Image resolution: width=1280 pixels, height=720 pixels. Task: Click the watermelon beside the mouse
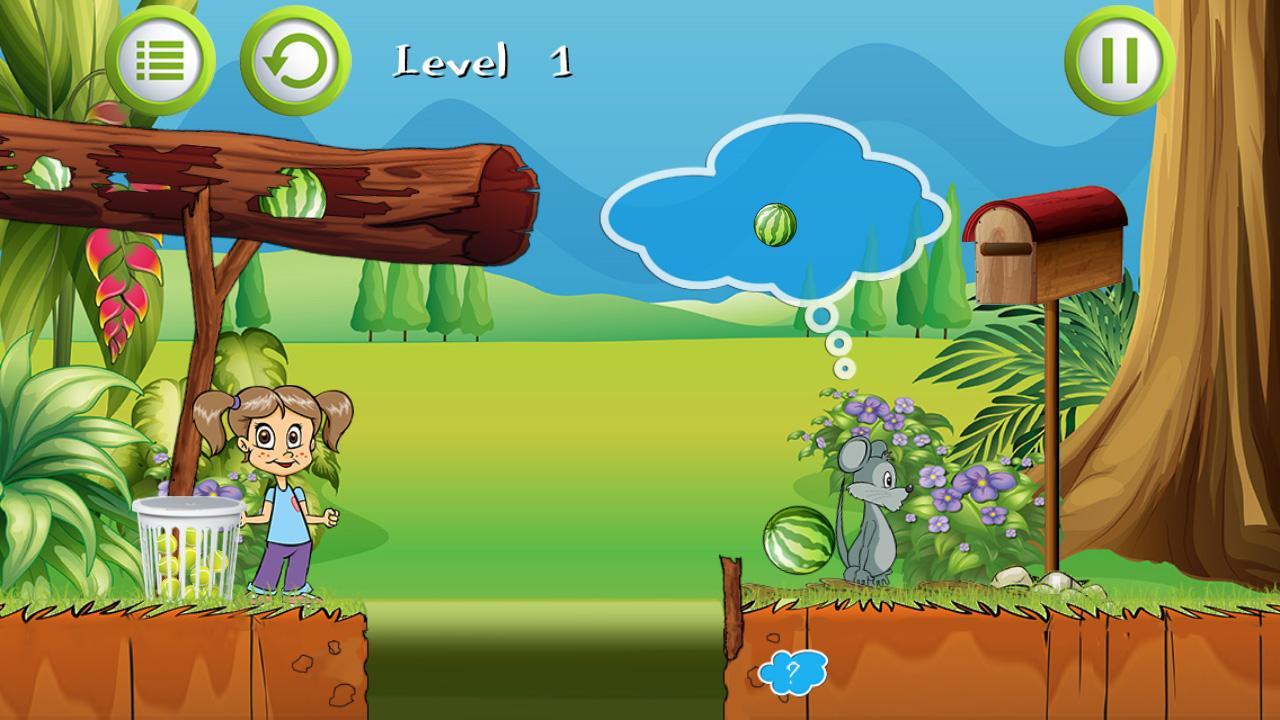pos(800,543)
